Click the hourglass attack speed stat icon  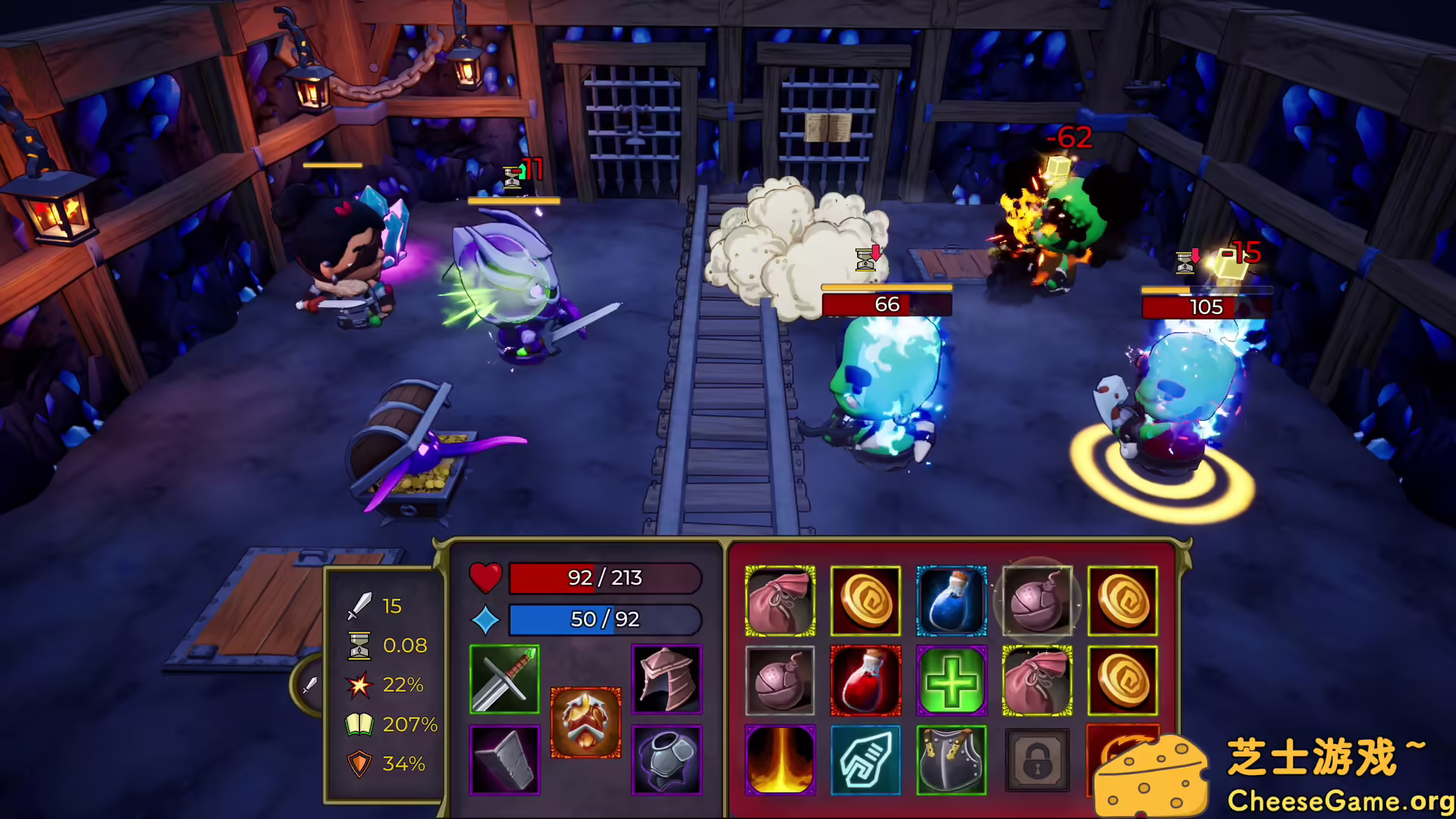click(358, 645)
